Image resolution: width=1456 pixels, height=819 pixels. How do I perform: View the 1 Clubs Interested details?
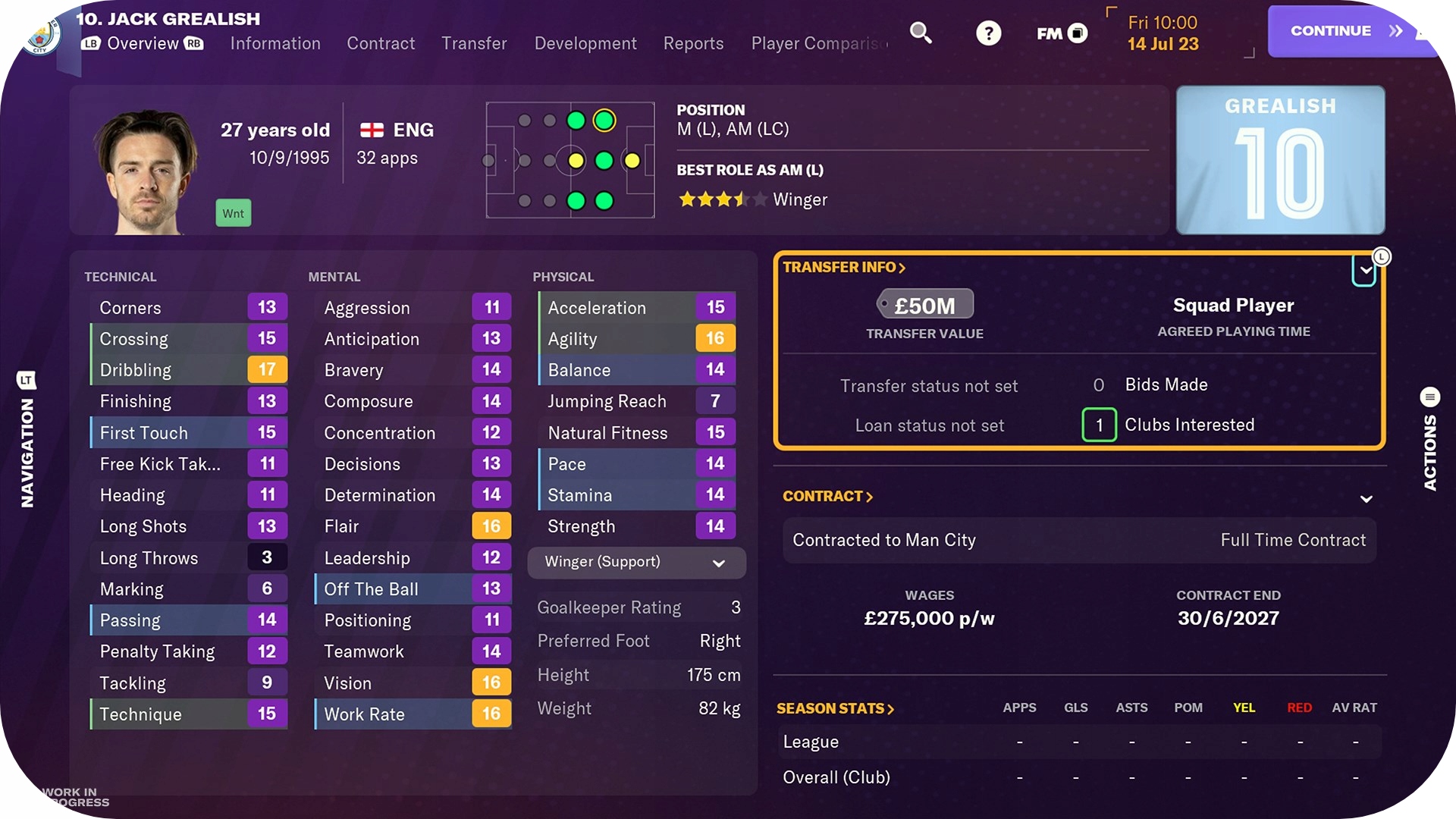1099,425
